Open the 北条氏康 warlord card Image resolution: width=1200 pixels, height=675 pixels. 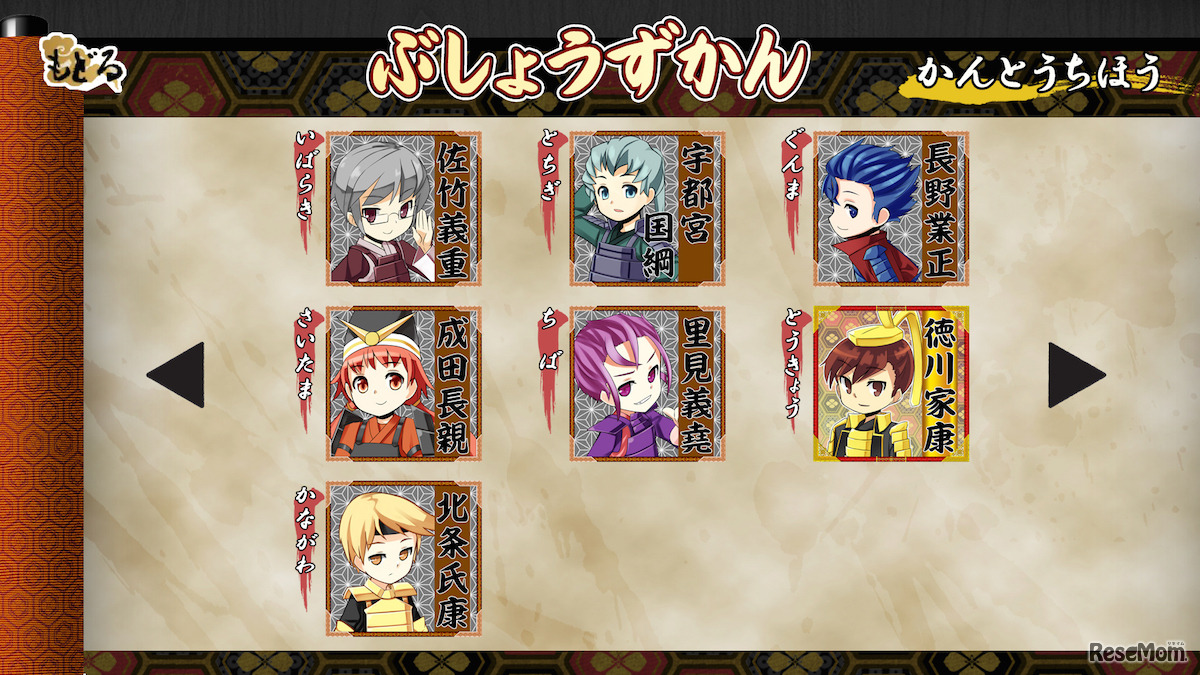[404, 558]
